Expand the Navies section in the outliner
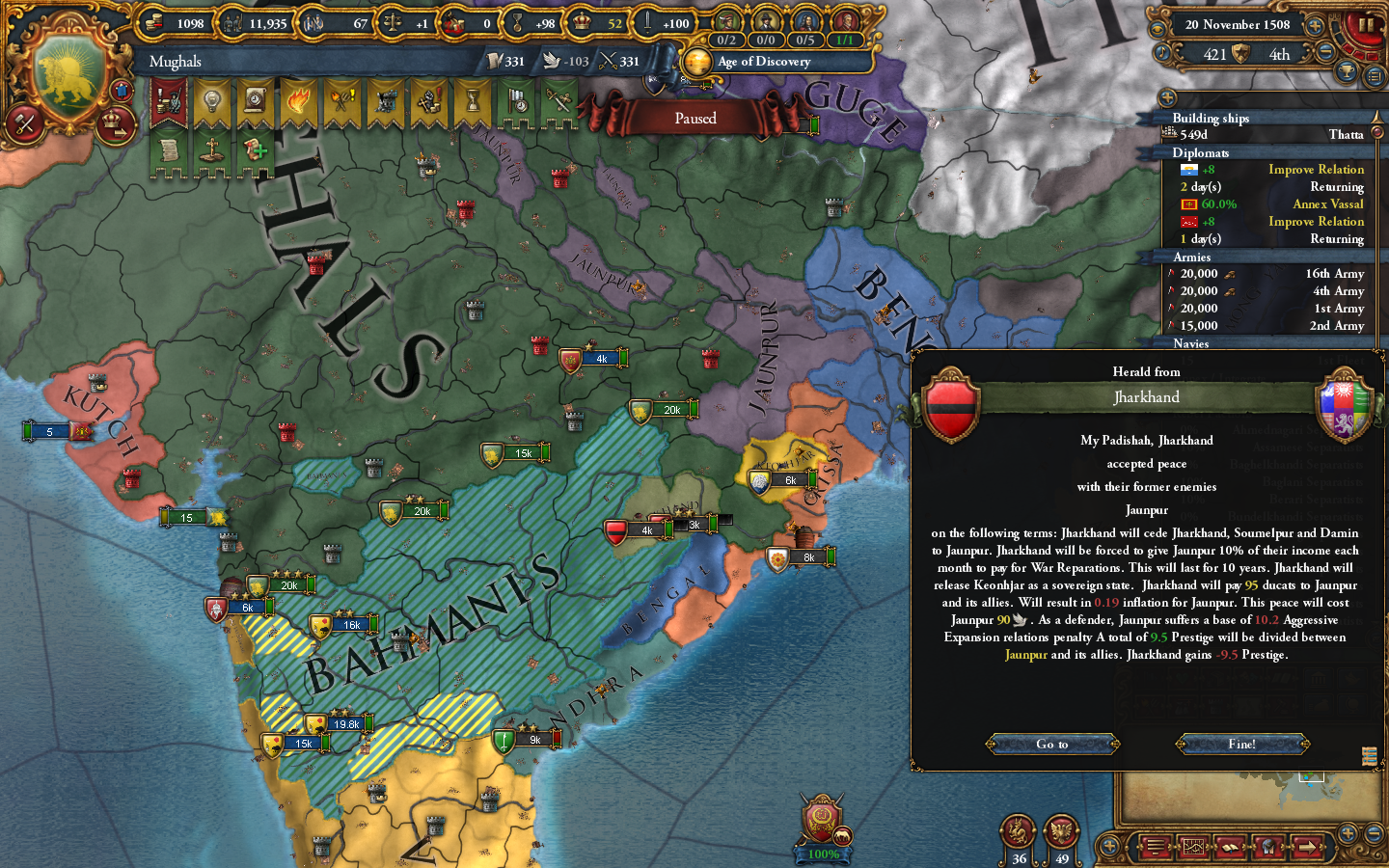This screenshot has width=1389, height=868. tap(1191, 343)
